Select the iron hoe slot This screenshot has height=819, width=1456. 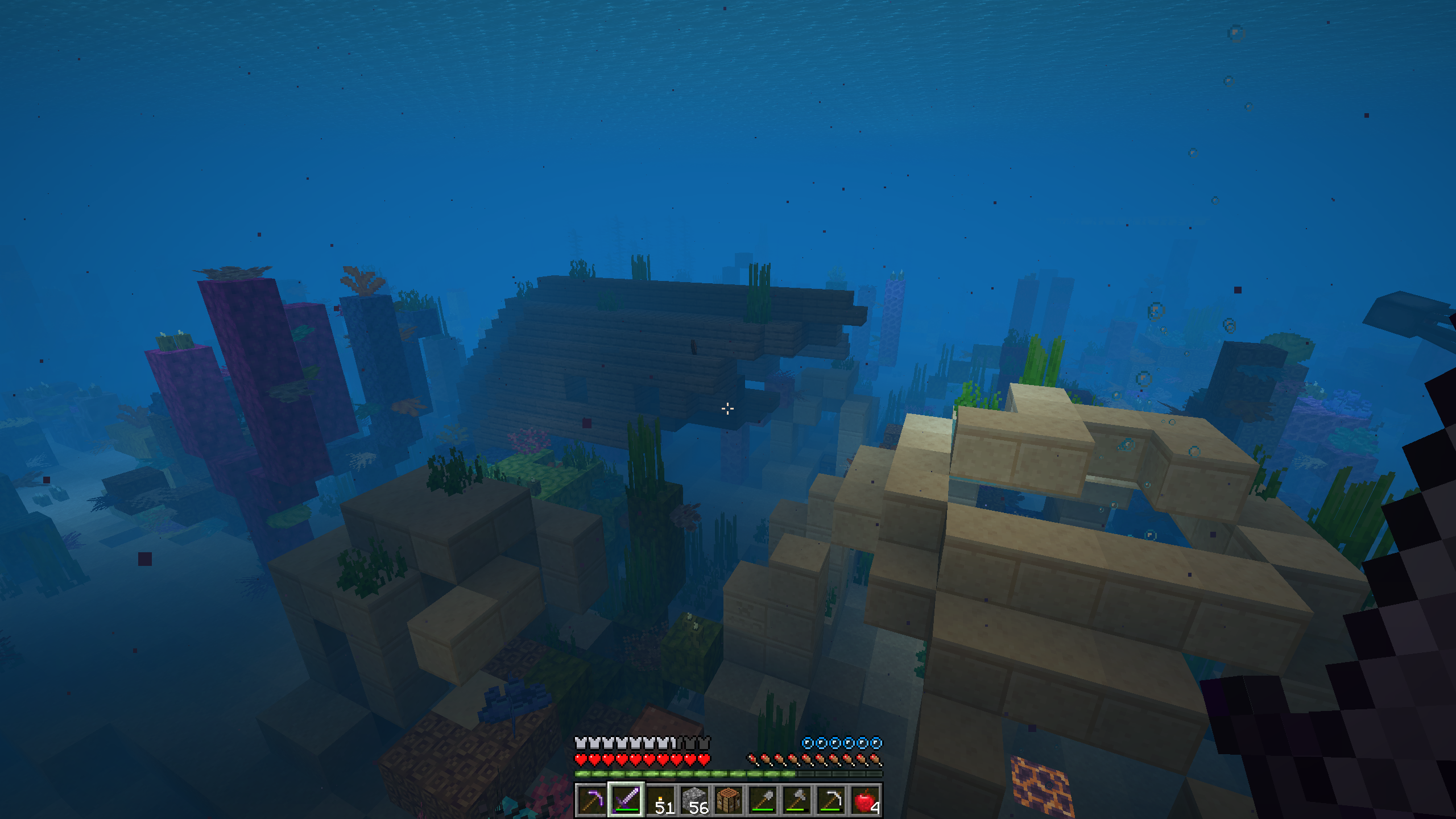coord(831,800)
